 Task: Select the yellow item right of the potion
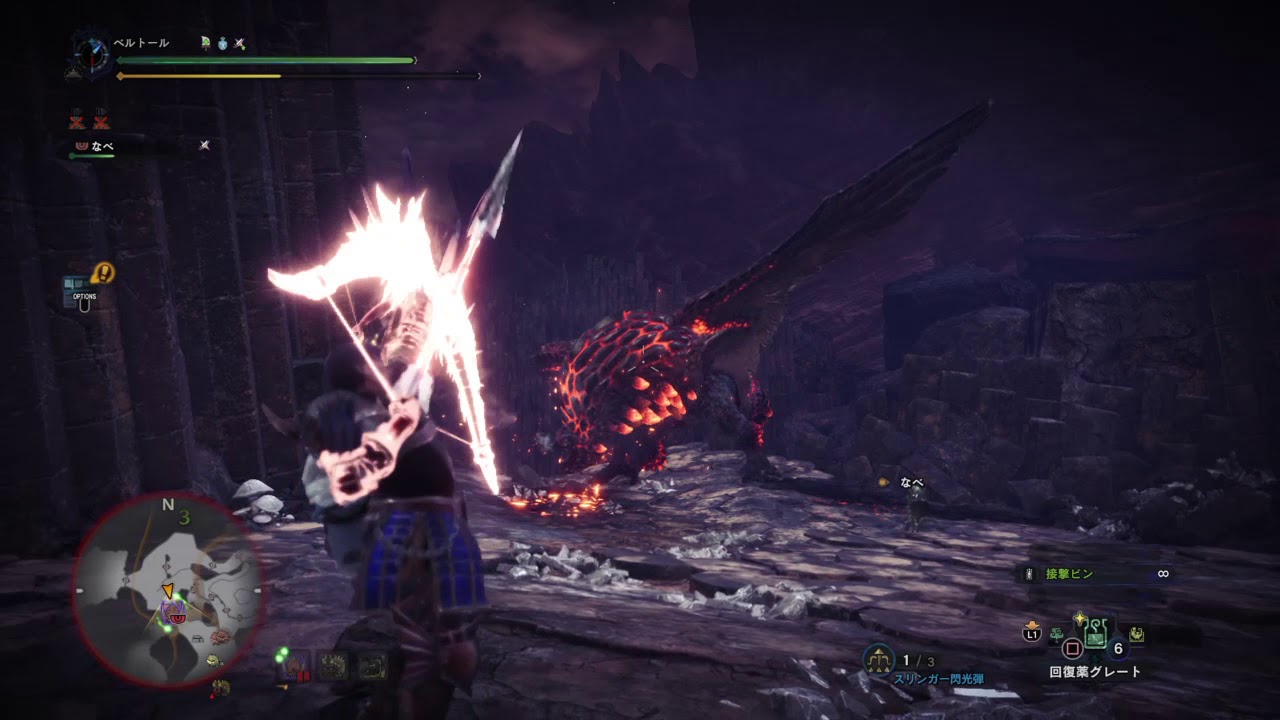pos(1137,634)
